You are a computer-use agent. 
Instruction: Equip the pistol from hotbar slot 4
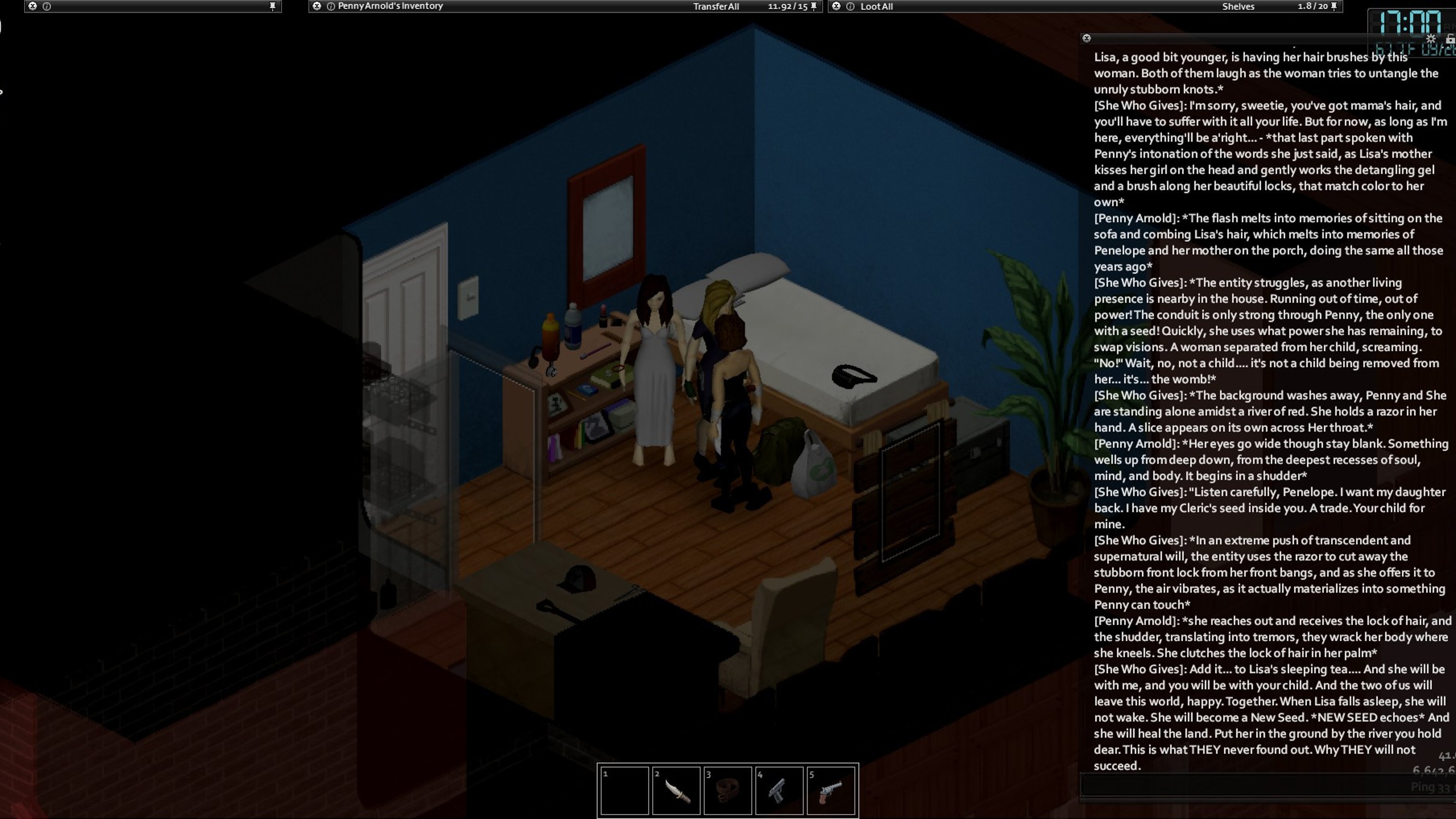click(x=779, y=790)
